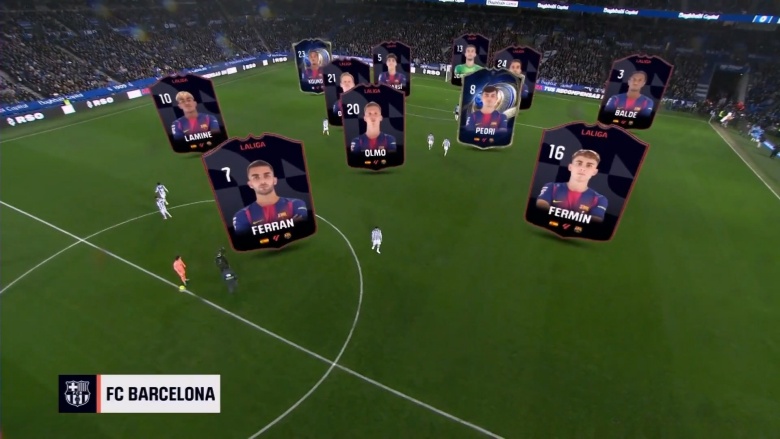This screenshot has width=780, height=439.
Task: Pick the number 5 player card
Action: 392,63
